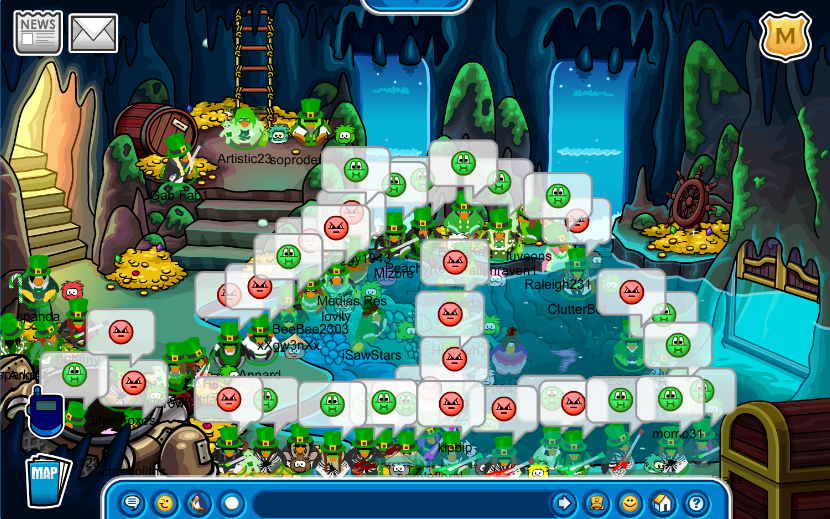Open the smiley face buddy list
The image size is (830, 519).
coord(630,503)
